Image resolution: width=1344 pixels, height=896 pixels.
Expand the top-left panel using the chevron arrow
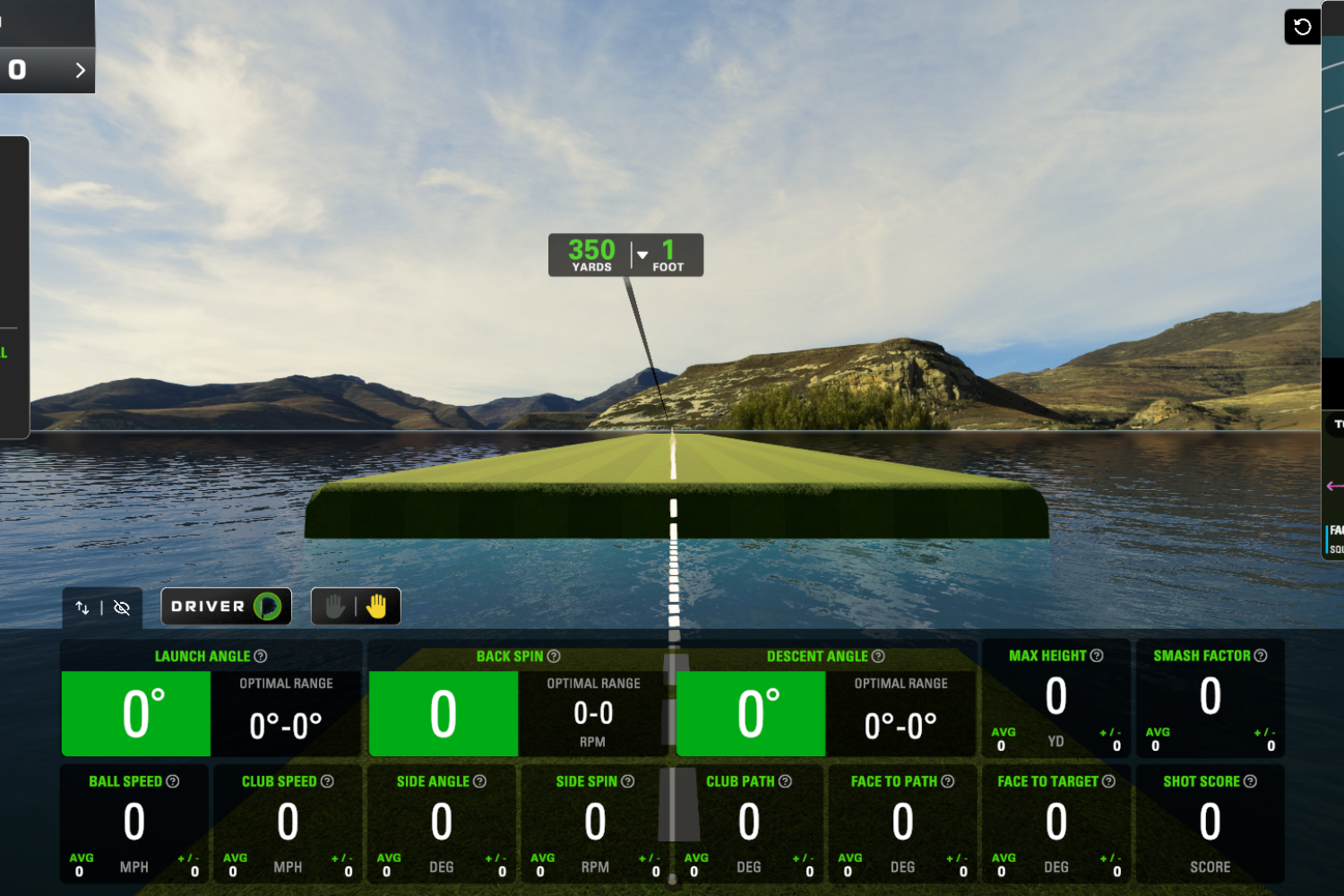[x=80, y=69]
